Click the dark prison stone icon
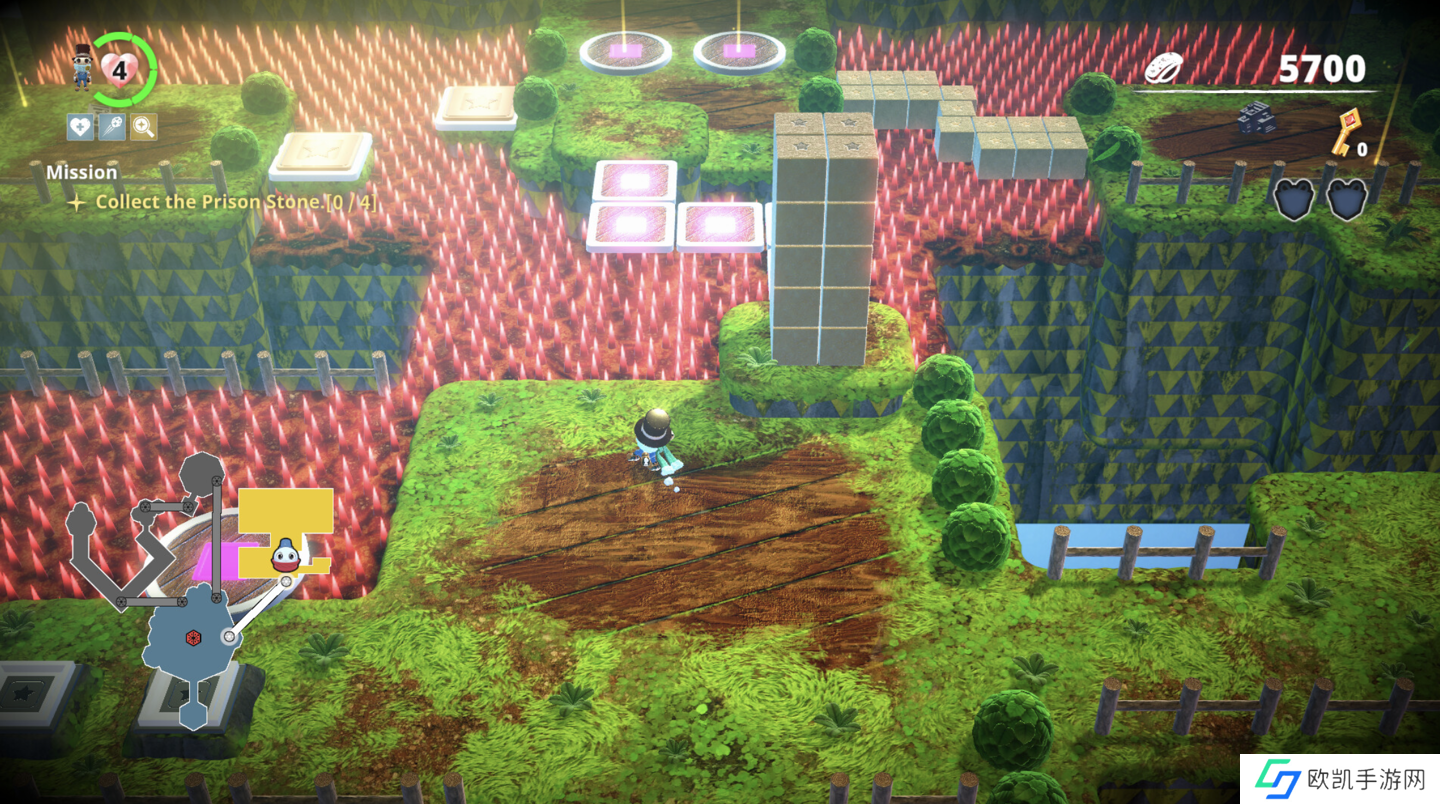 1257,119
